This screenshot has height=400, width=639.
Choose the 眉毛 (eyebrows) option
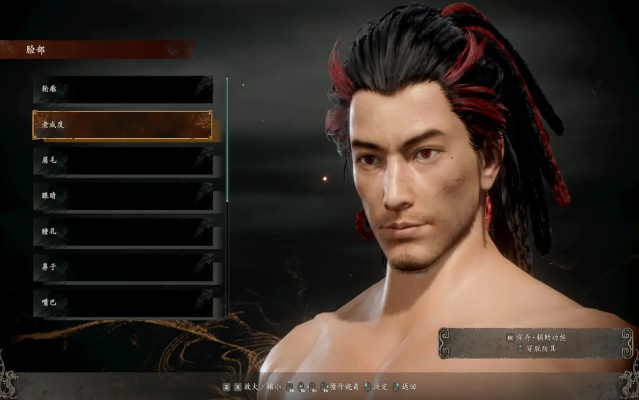122,160
